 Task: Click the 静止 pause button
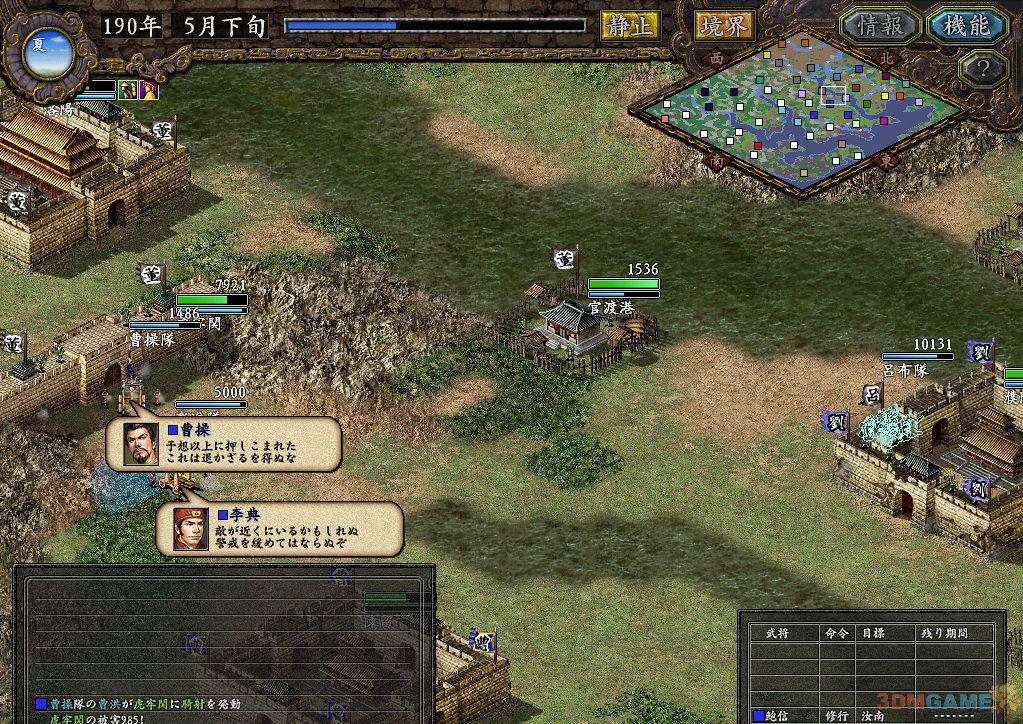(x=629, y=25)
